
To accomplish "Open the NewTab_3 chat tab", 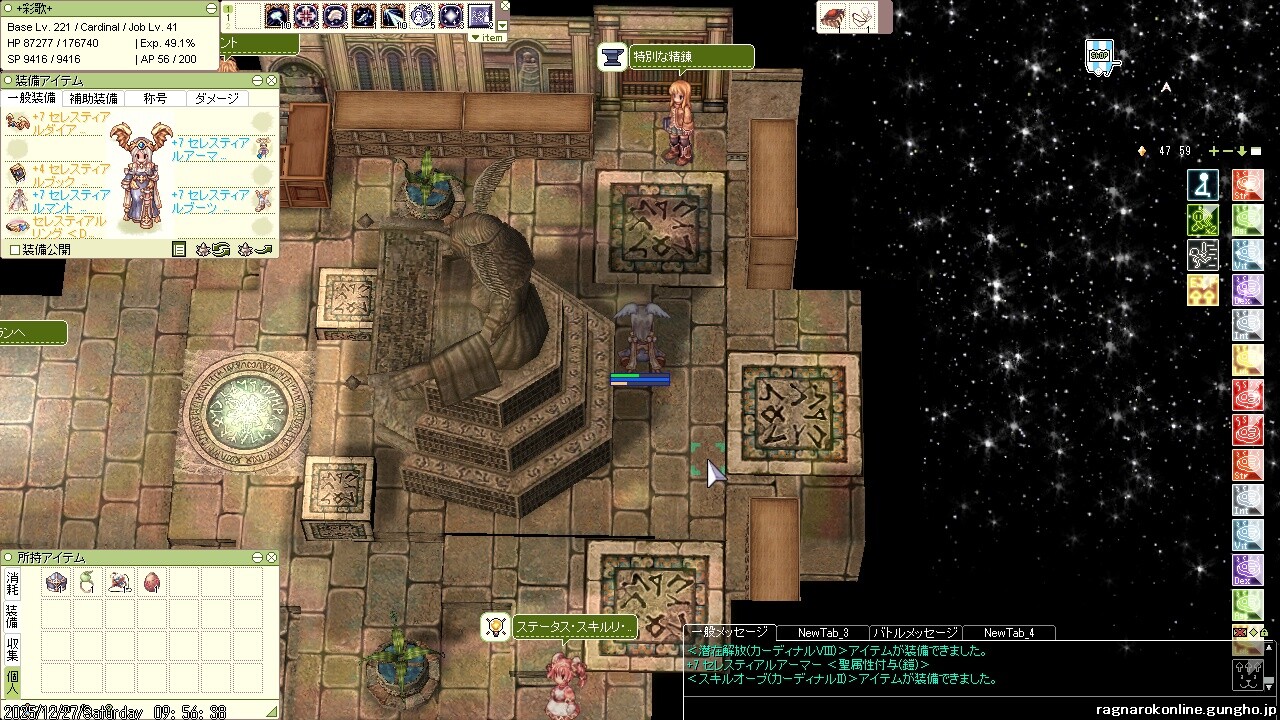I will pyautogui.click(x=825, y=632).
